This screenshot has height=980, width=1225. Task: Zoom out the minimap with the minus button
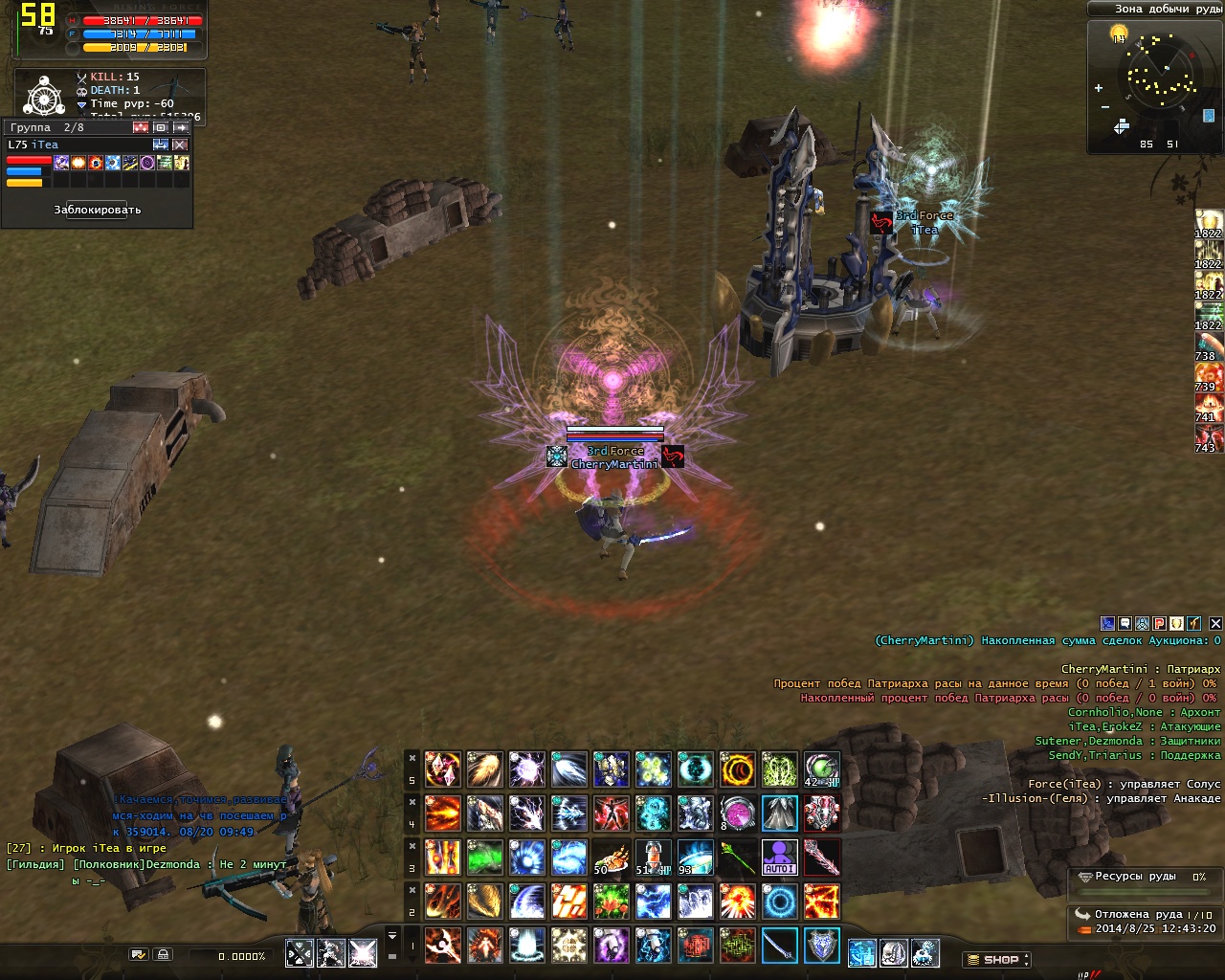[x=1105, y=106]
